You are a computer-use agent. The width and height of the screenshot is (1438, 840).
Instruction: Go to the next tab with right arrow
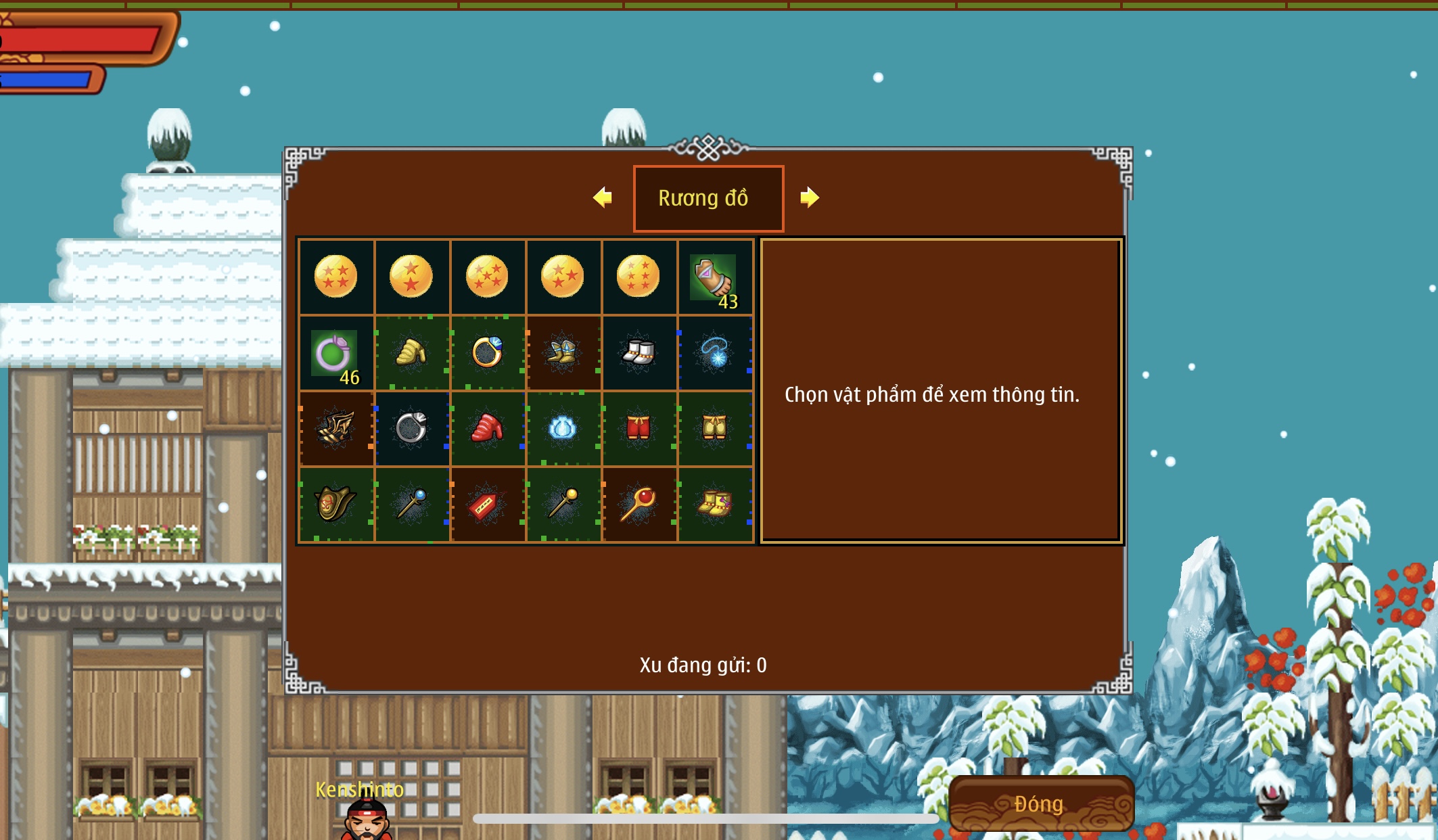pyautogui.click(x=809, y=197)
